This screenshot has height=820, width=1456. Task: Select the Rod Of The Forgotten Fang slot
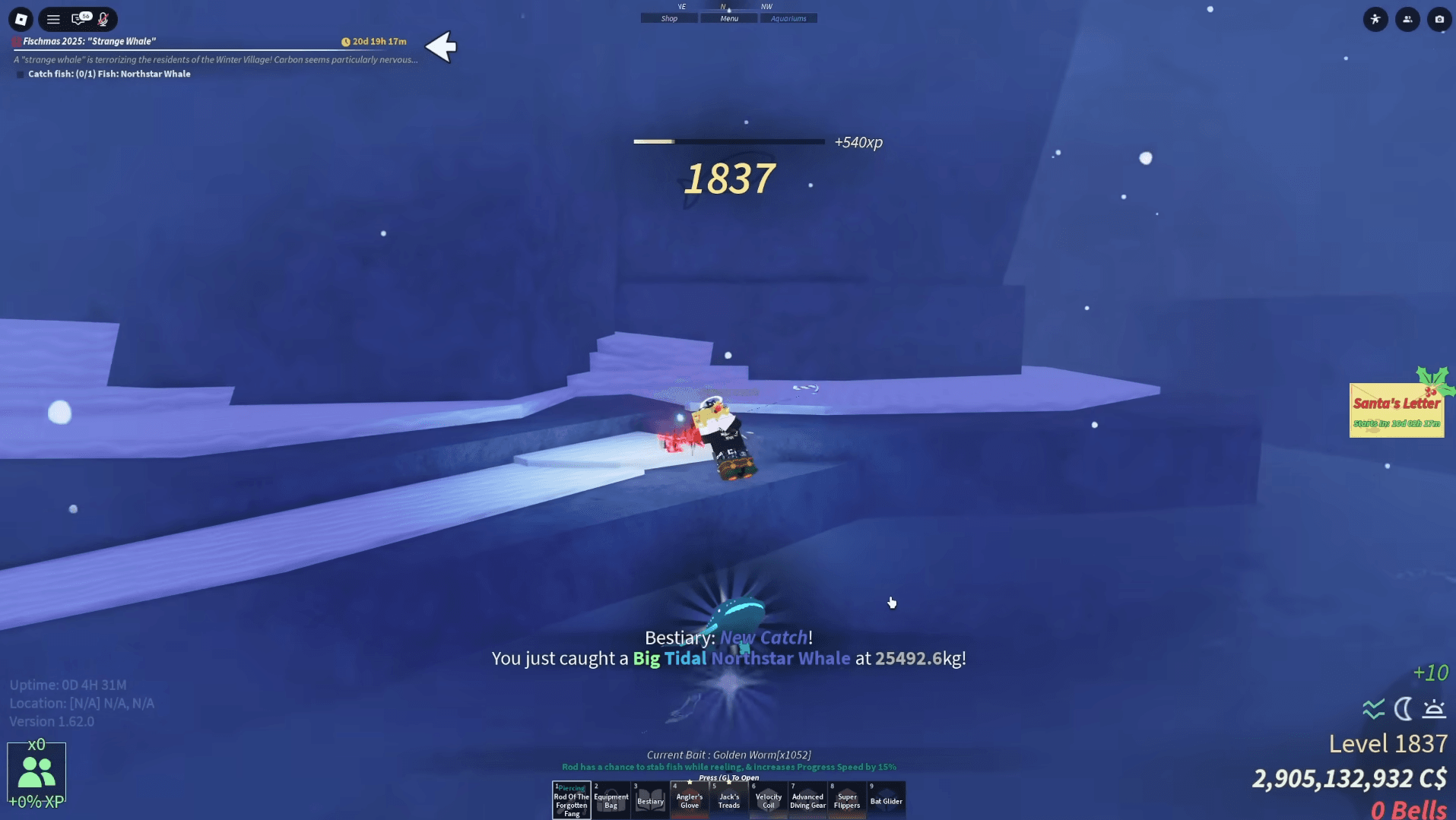point(572,800)
